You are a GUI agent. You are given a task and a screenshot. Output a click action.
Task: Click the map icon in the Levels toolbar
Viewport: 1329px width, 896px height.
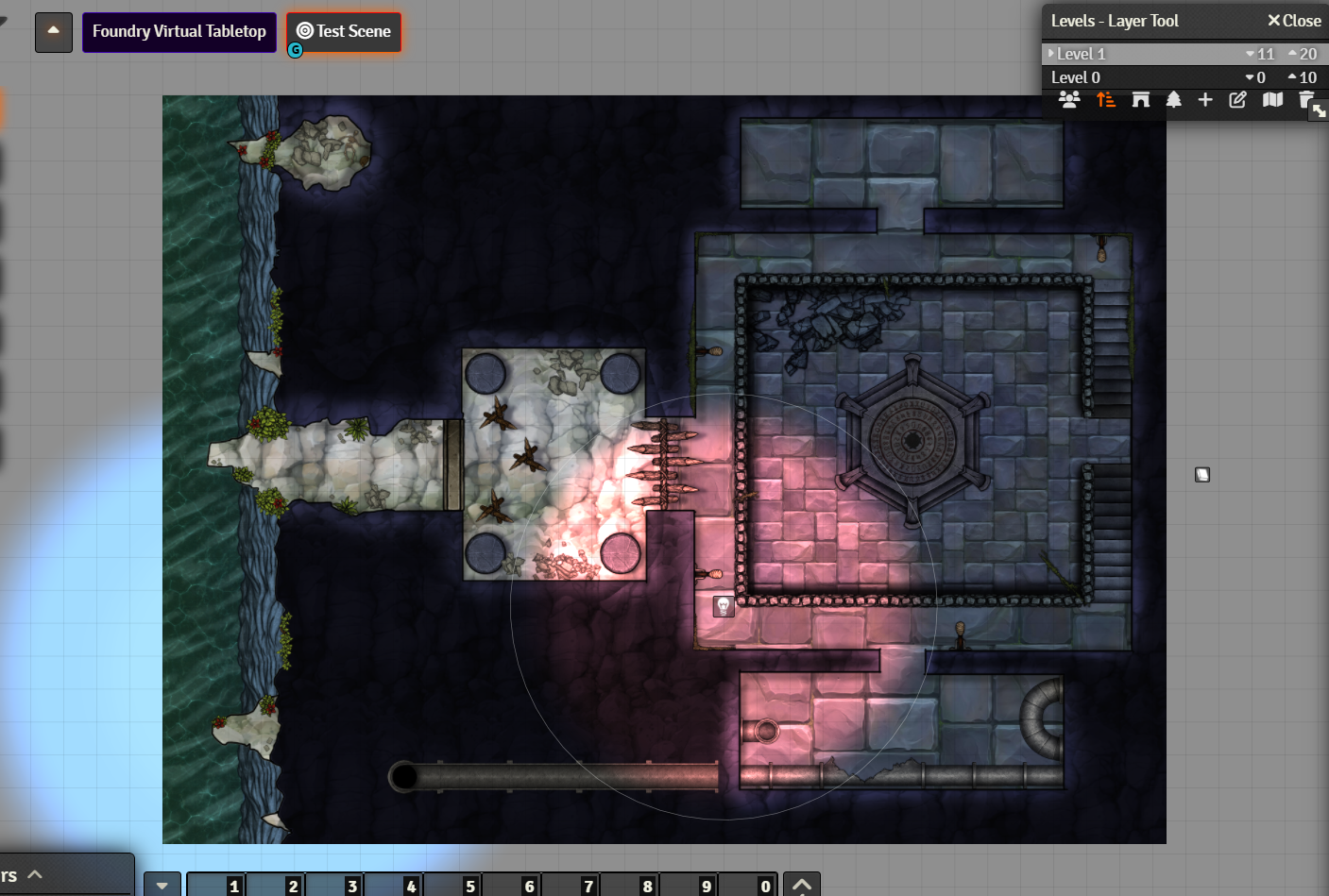click(x=1272, y=99)
